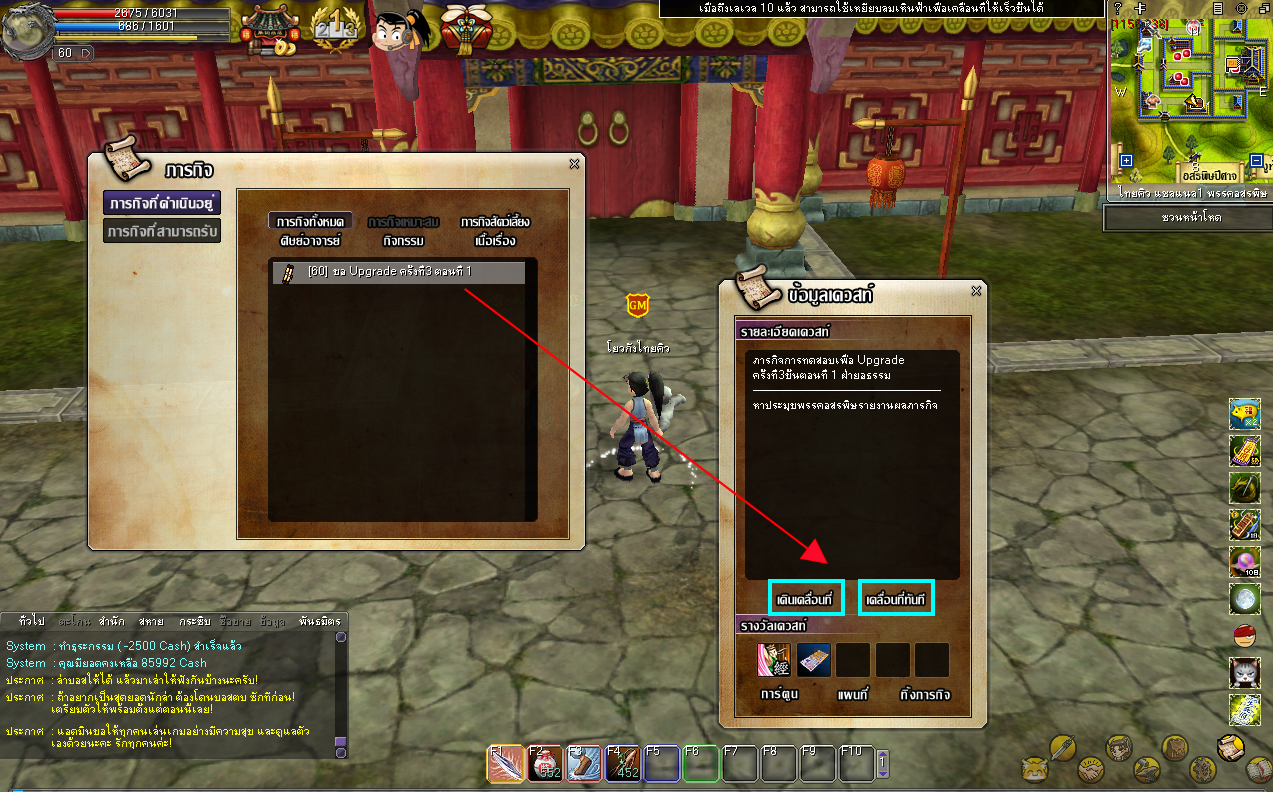Select the Upgrade ครั้งที่3 quest row
1273x792 pixels.
(x=398, y=272)
